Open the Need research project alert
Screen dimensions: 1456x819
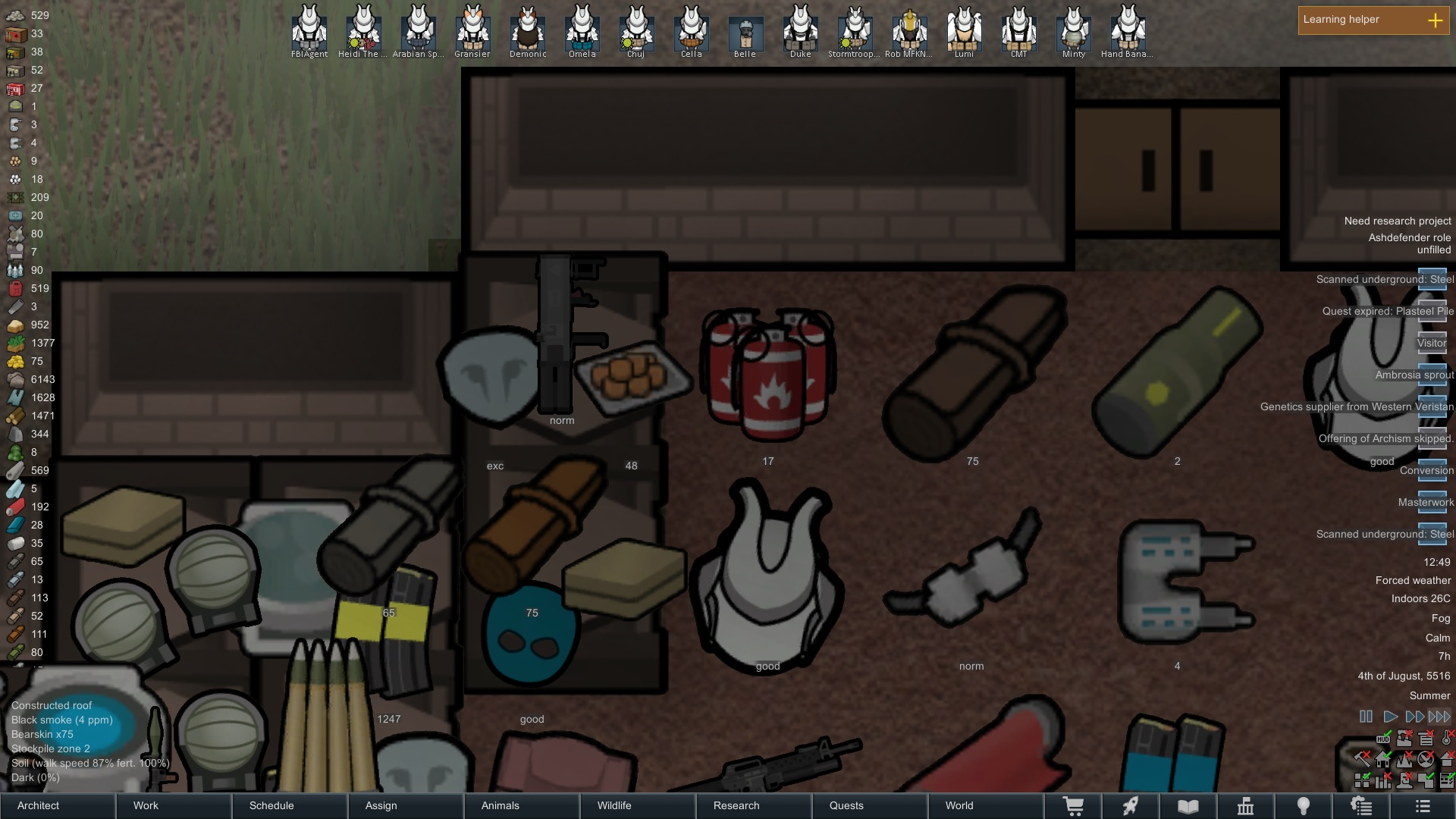[1397, 221]
